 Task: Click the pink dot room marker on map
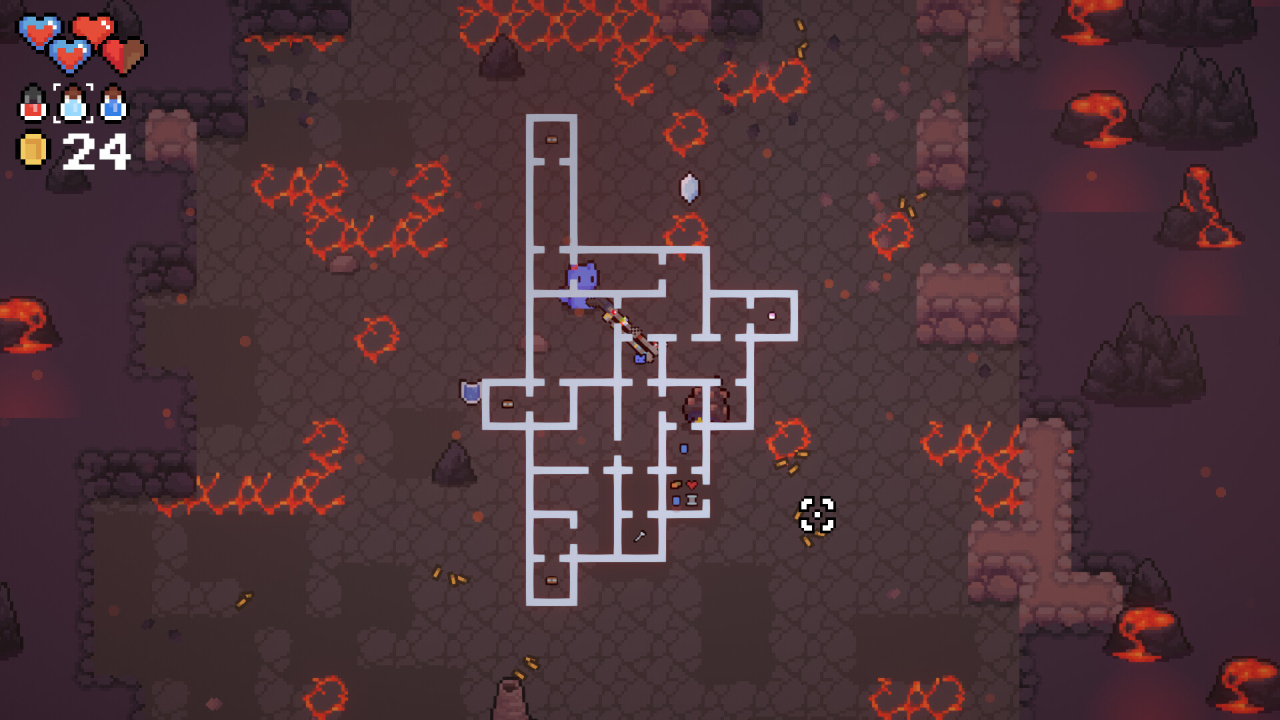click(x=772, y=316)
